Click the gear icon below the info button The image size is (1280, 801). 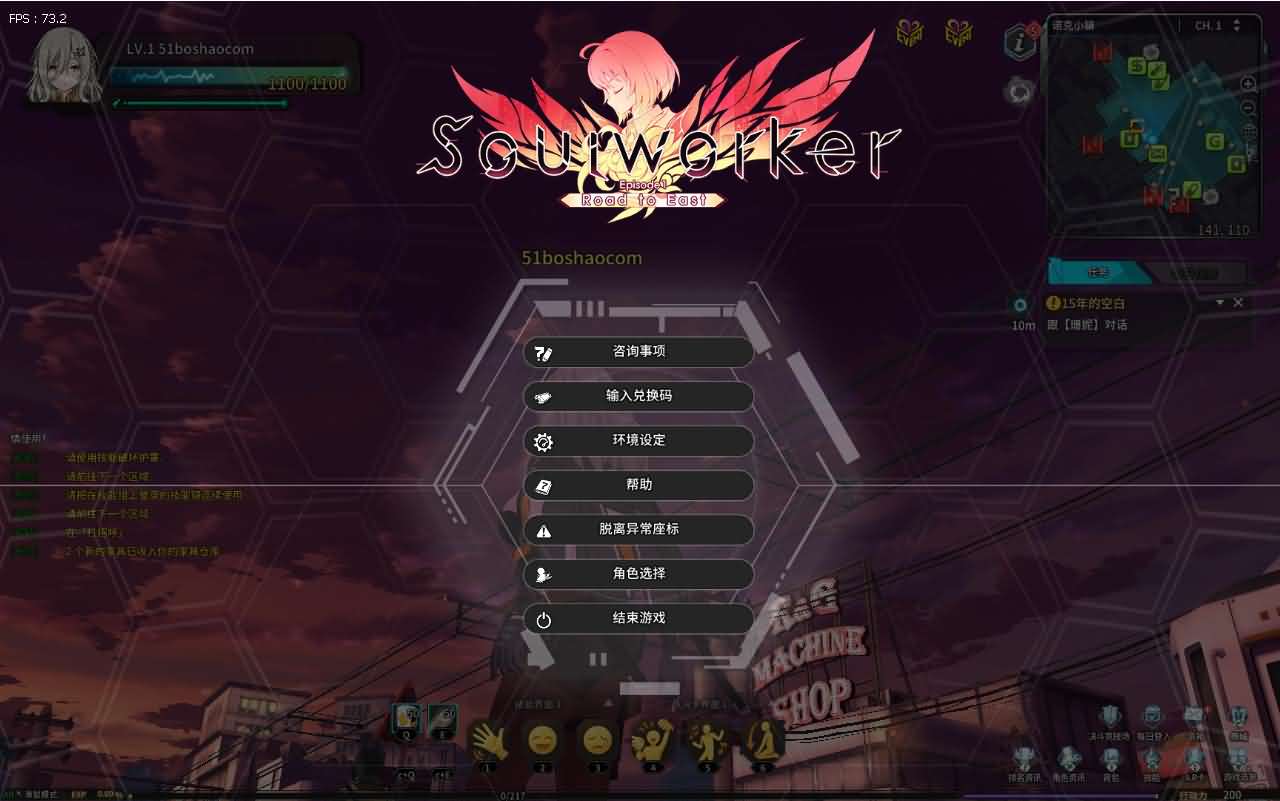[1019, 90]
